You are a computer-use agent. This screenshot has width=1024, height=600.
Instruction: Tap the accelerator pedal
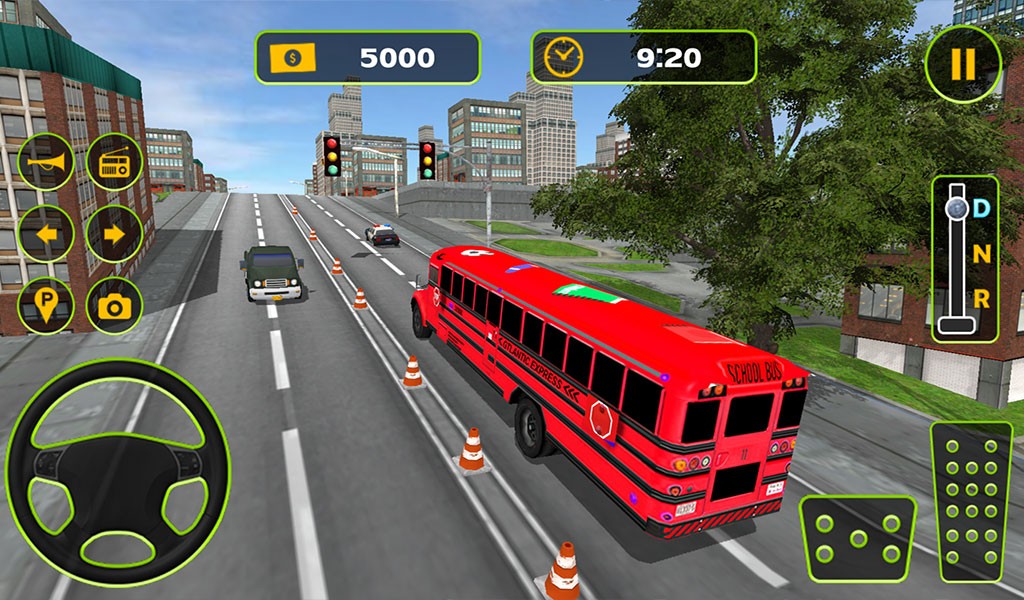point(970,500)
